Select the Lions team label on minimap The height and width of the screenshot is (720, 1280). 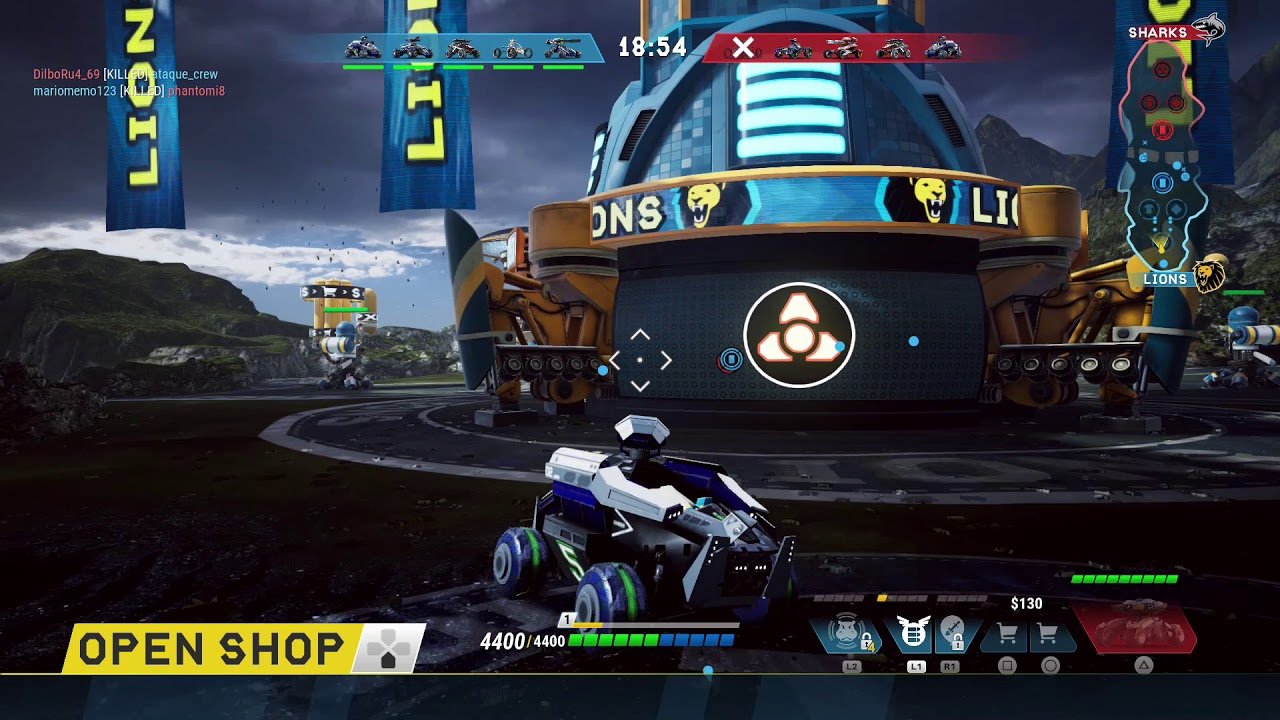1166,280
